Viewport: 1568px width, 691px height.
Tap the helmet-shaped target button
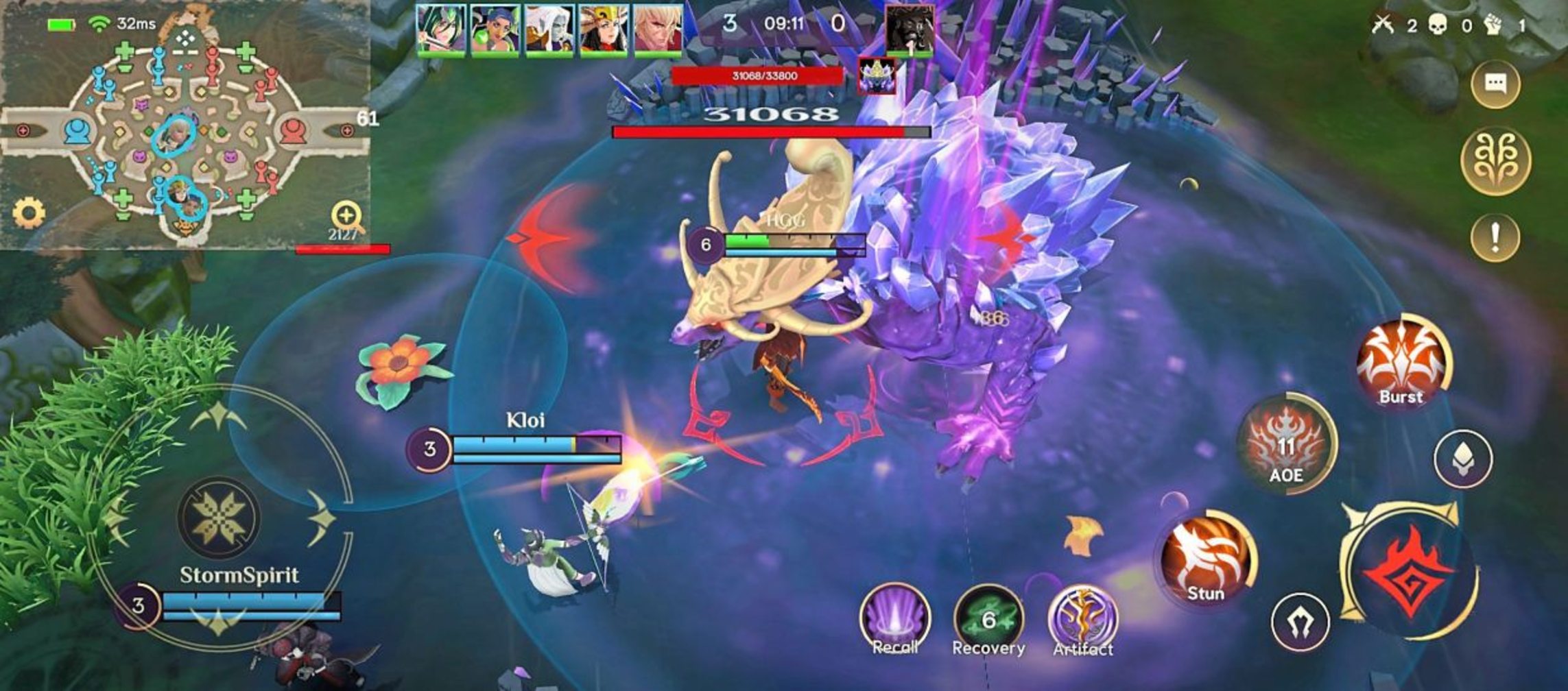(x=1300, y=622)
